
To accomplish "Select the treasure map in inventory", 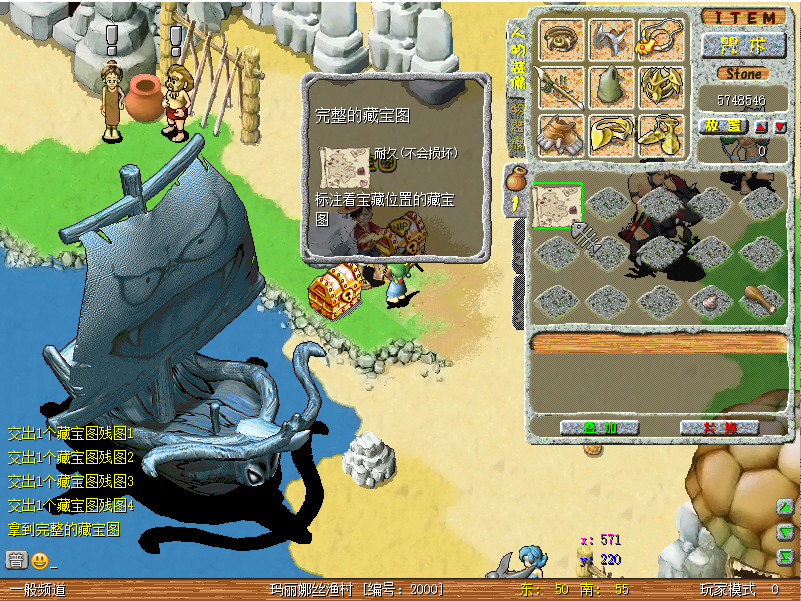I will click(557, 206).
